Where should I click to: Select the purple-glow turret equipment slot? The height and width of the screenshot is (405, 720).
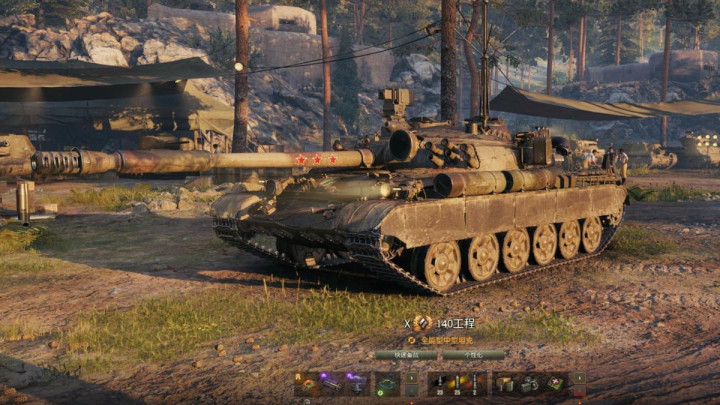(x=356, y=383)
